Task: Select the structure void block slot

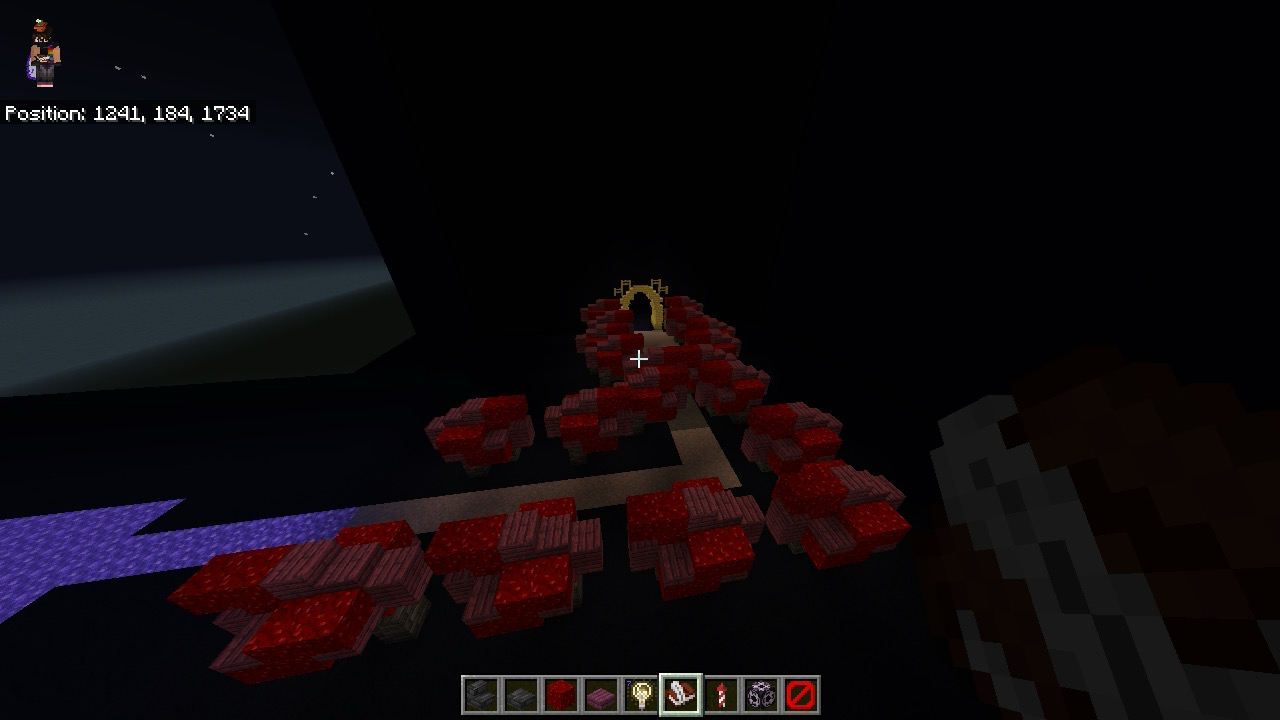Action: [761, 695]
